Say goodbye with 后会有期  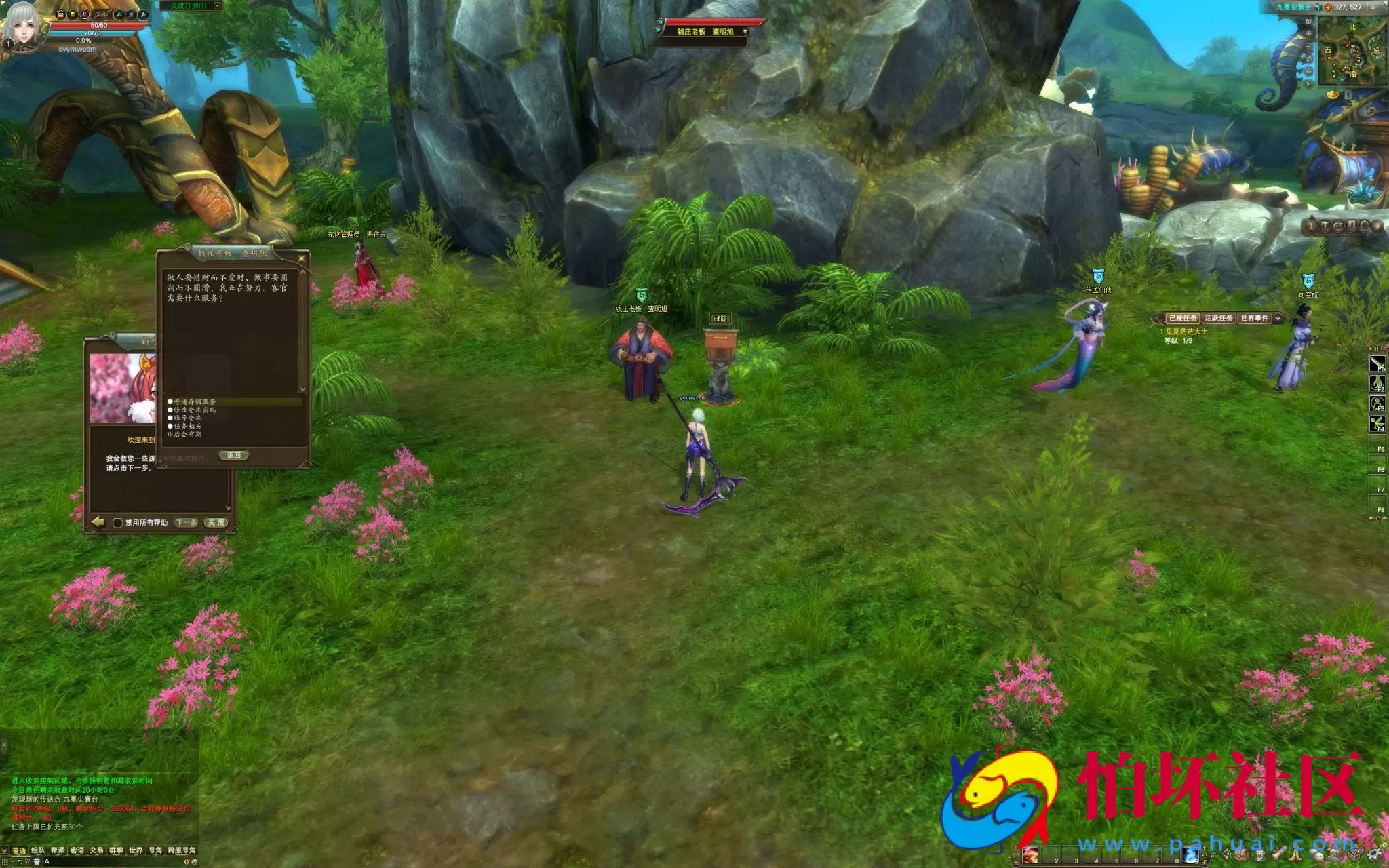[188, 434]
